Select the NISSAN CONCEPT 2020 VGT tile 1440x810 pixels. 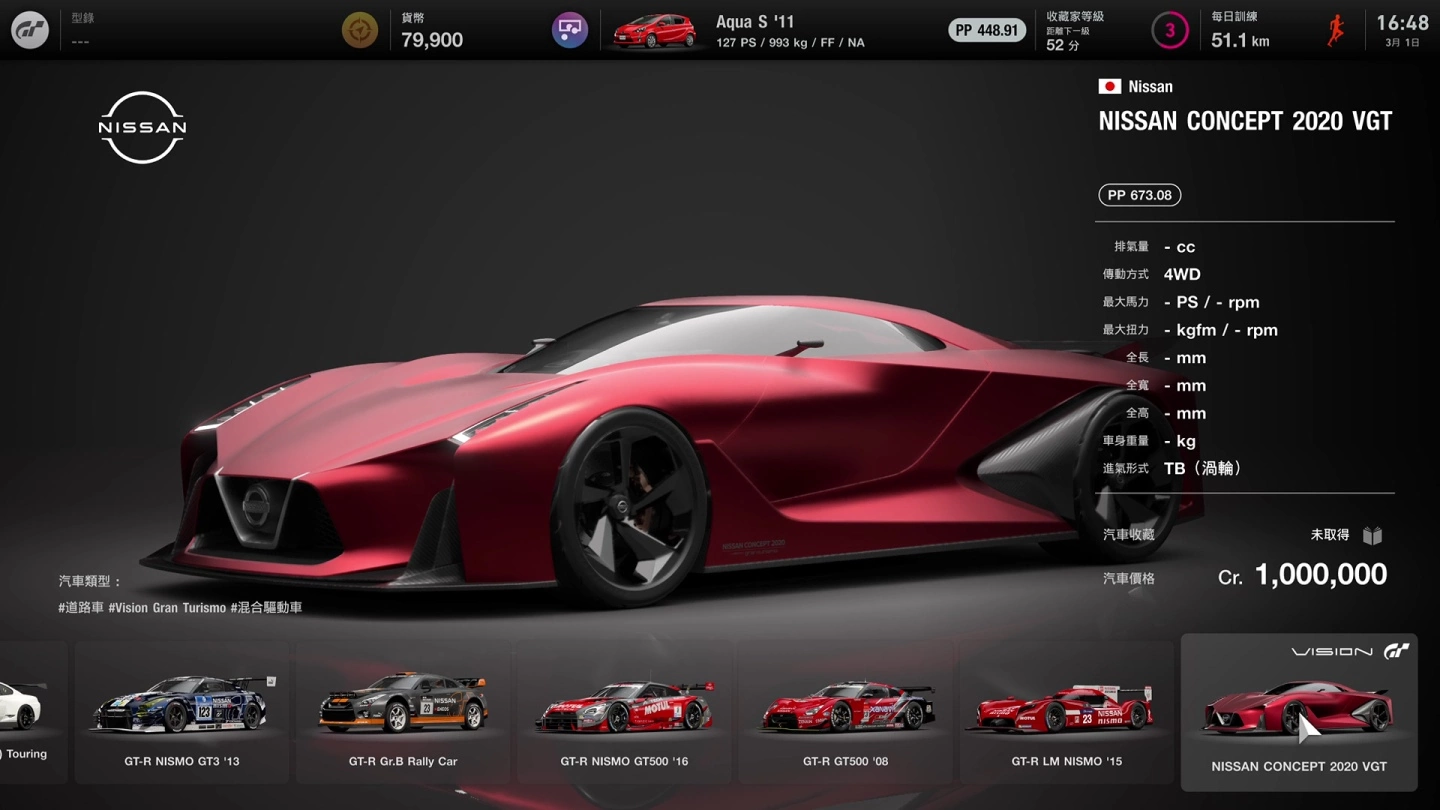(x=1298, y=712)
